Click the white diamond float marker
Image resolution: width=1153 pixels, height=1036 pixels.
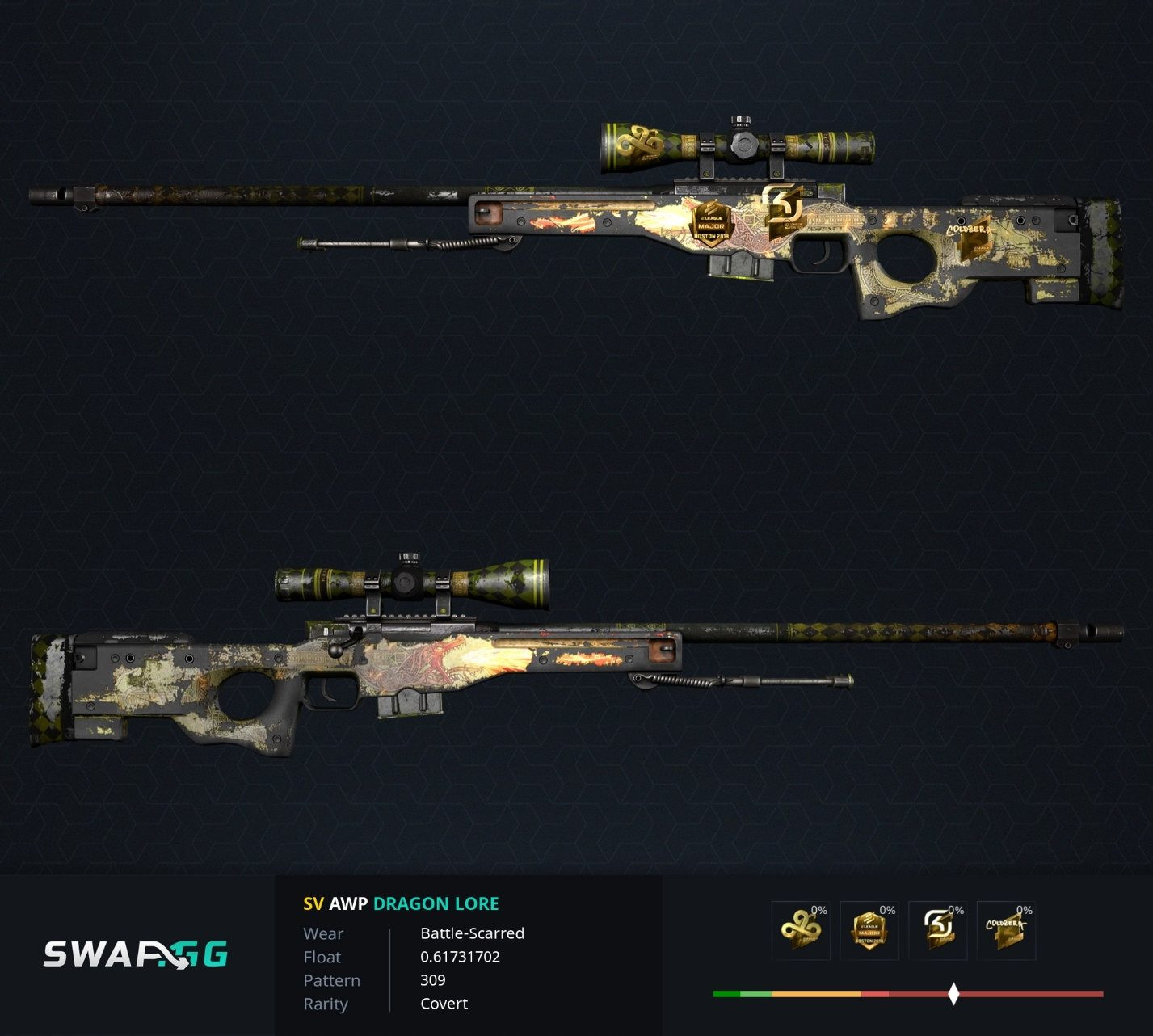pos(953,994)
